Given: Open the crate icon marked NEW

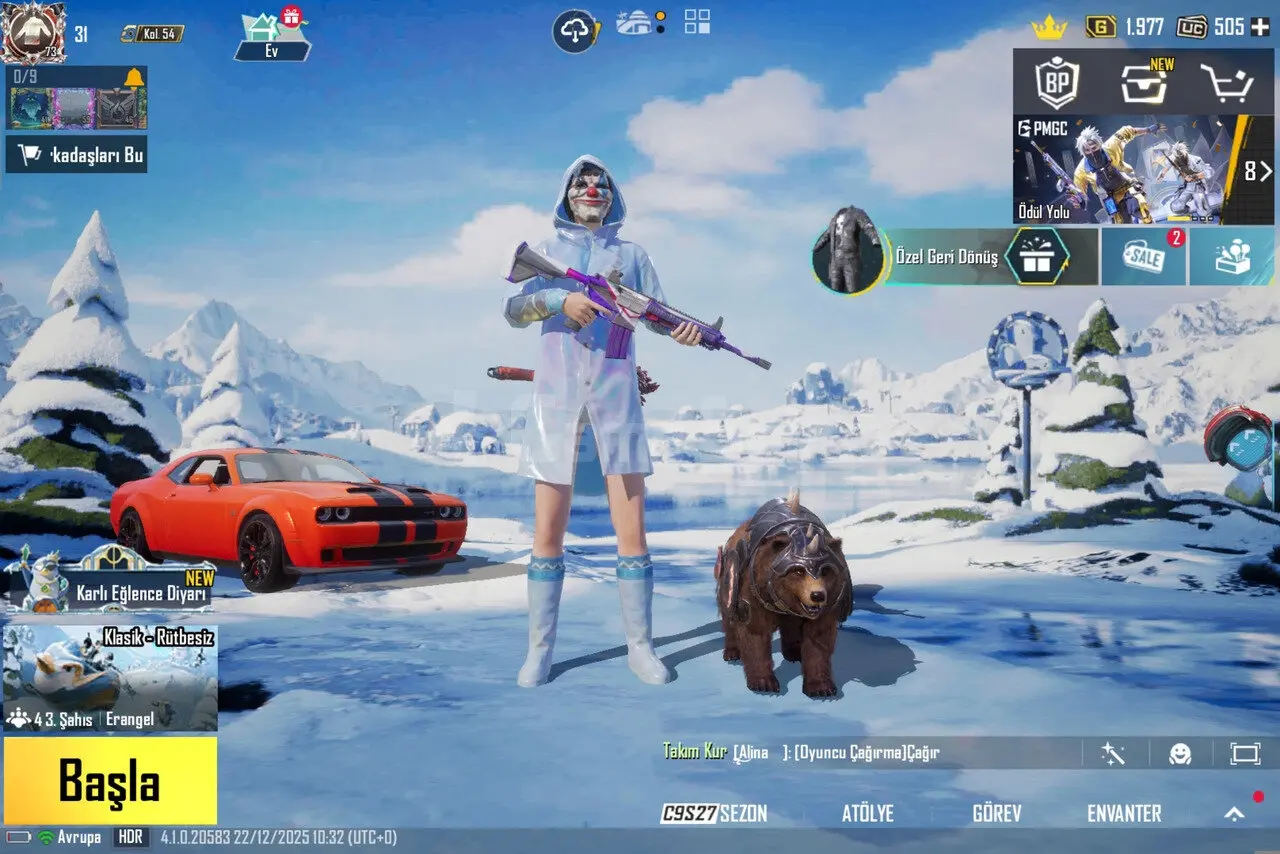Looking at the screenshot, I should (x=1144, y=83).
